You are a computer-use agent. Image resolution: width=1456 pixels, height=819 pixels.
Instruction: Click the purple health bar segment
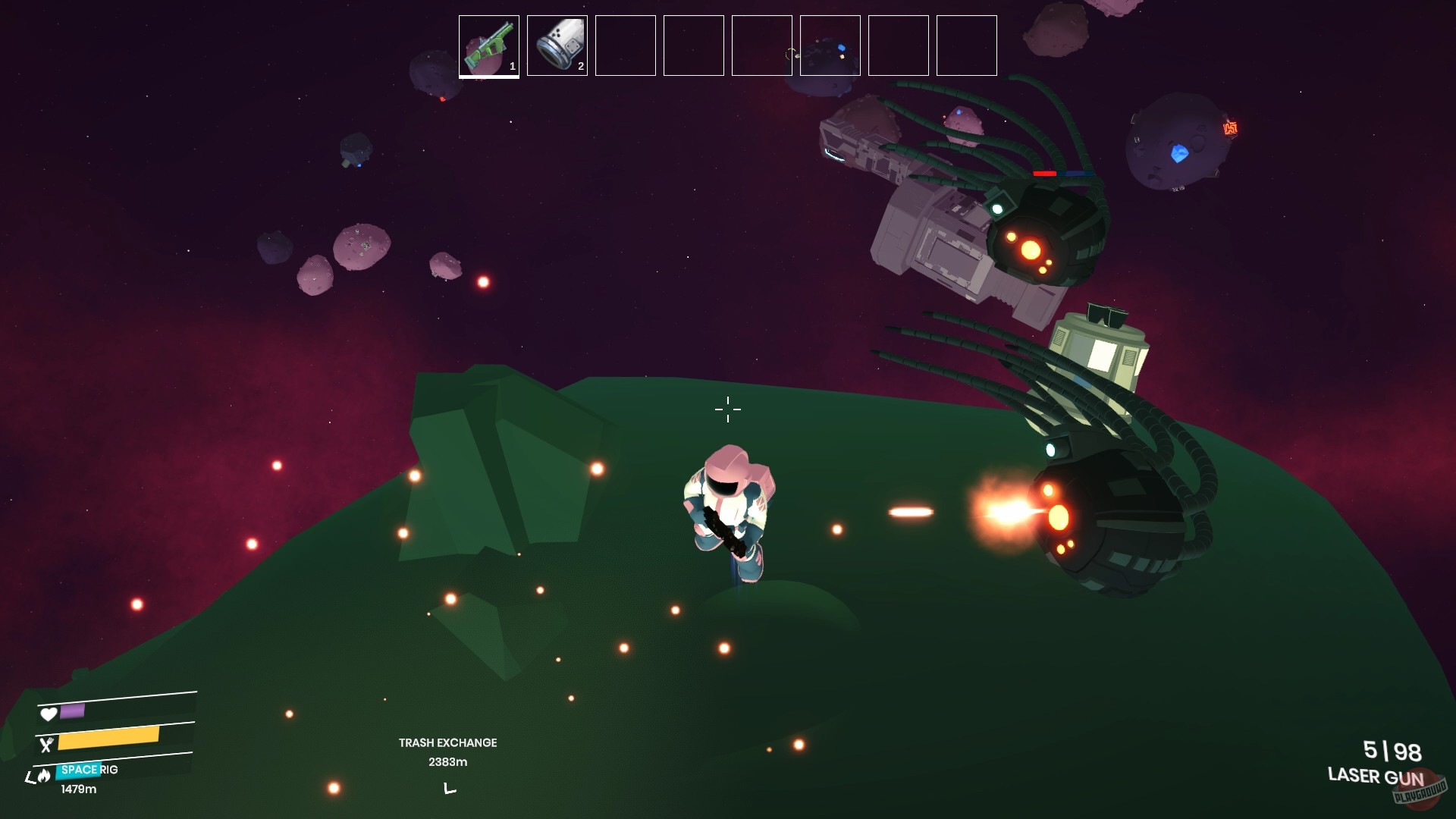point(73,713)
